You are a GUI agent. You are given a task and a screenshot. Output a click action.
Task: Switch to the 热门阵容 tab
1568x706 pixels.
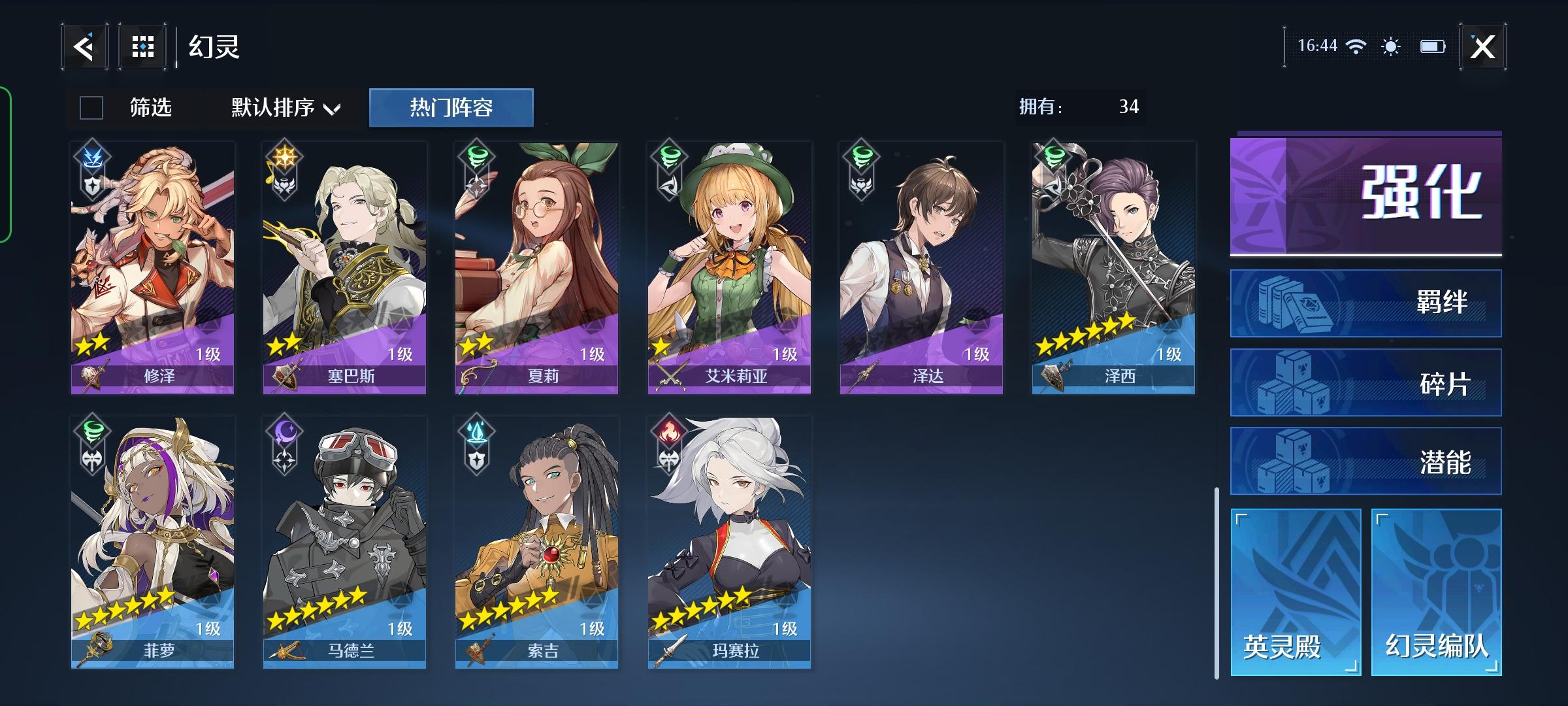pyautogui.click(x=451, y=107)
